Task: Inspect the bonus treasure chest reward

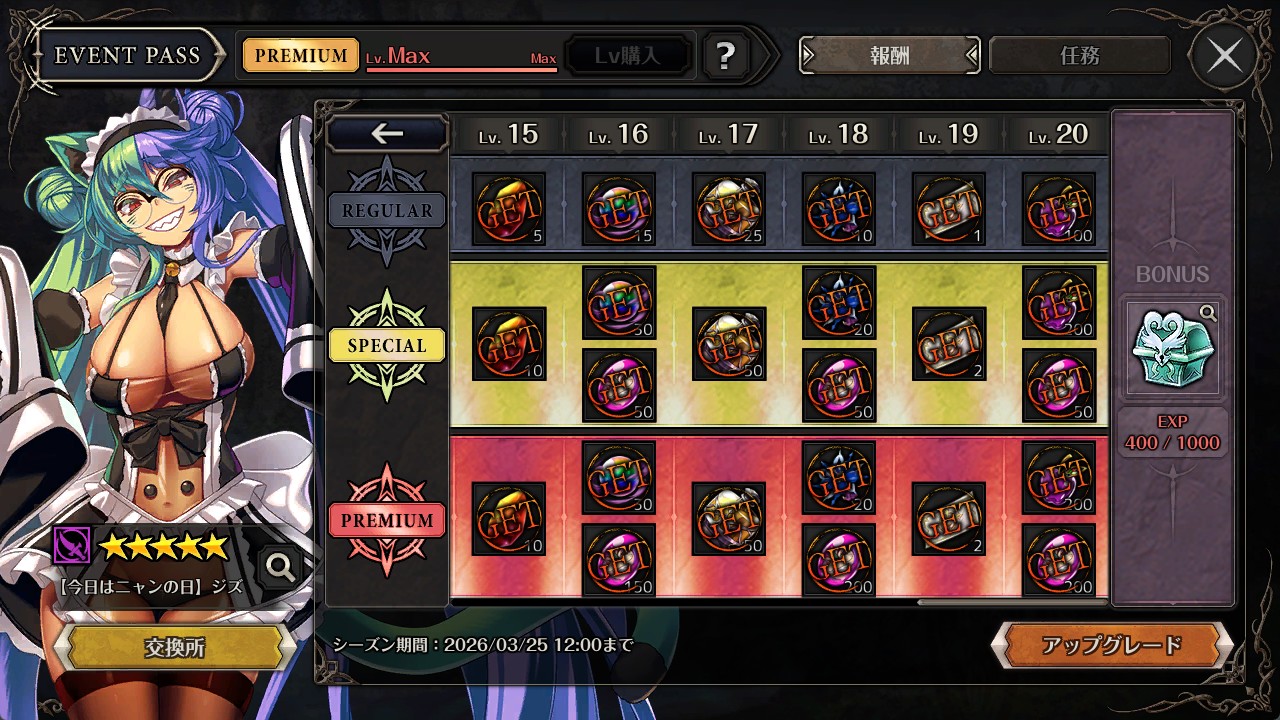Action: pyautogui.click(x=1172, y=347)
